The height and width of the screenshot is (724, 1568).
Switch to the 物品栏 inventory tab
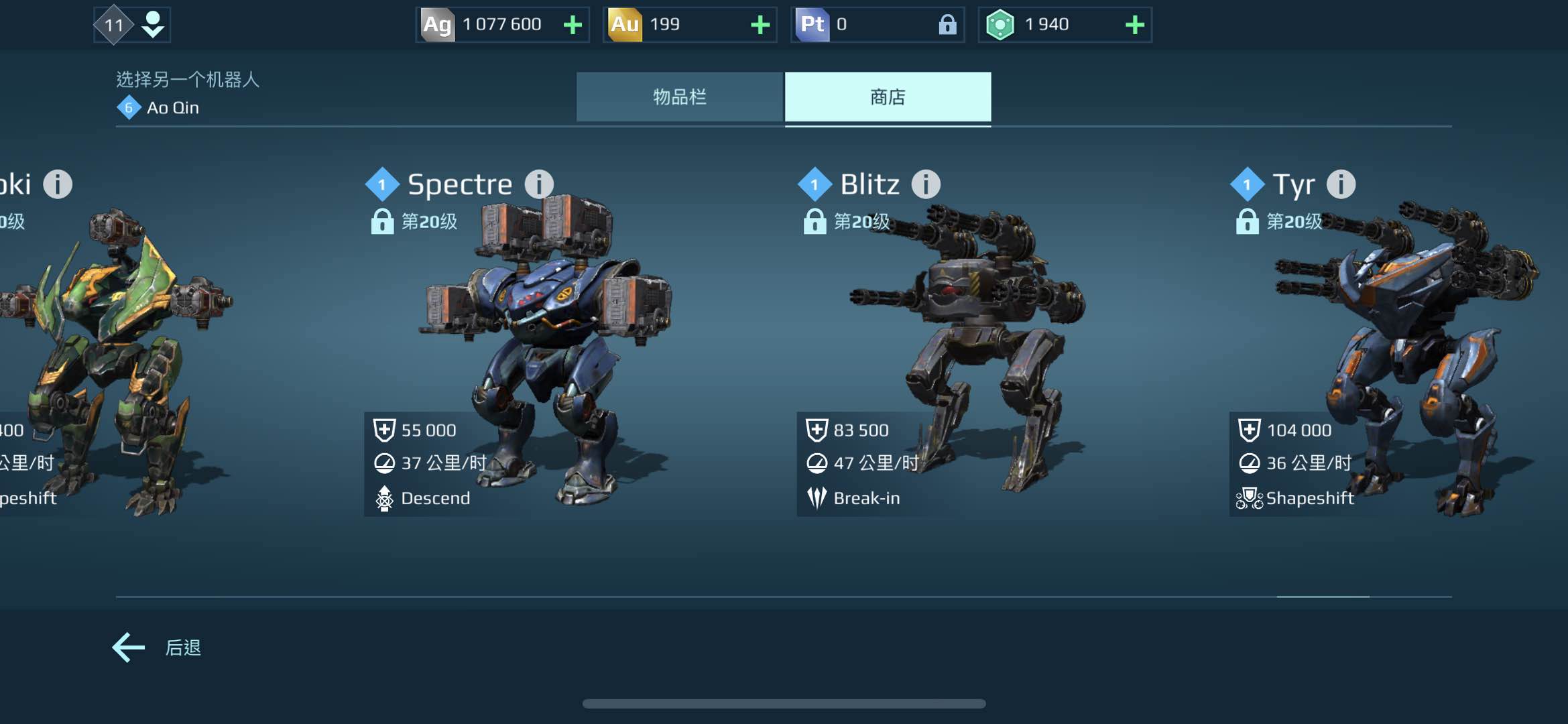point(679,97)
